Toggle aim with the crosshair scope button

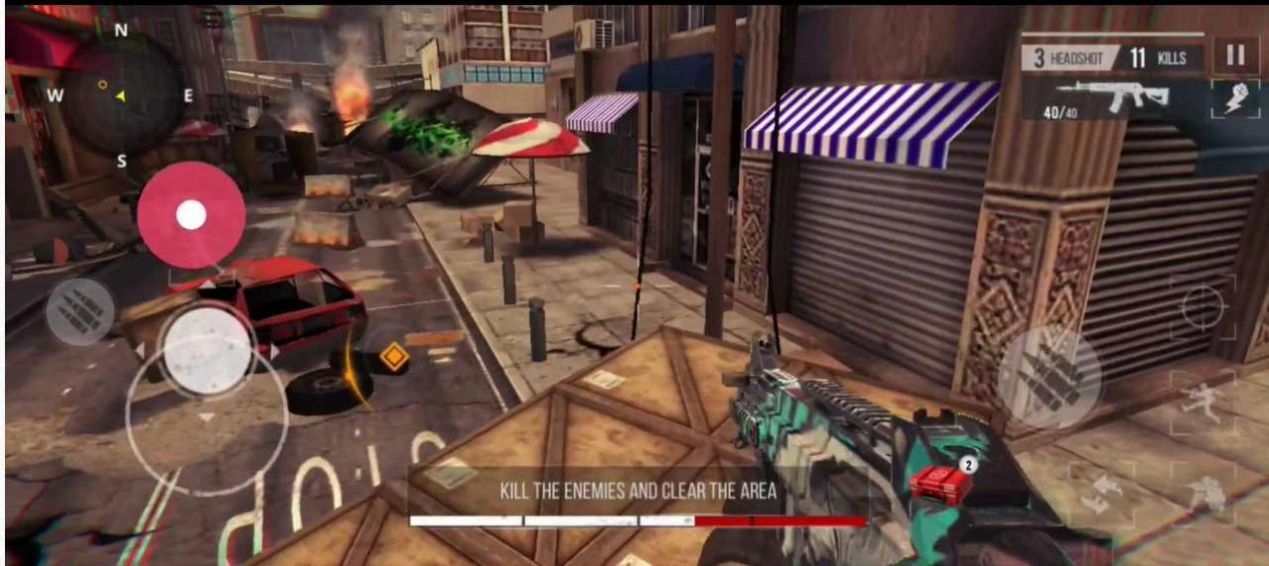coord(1202,308)
